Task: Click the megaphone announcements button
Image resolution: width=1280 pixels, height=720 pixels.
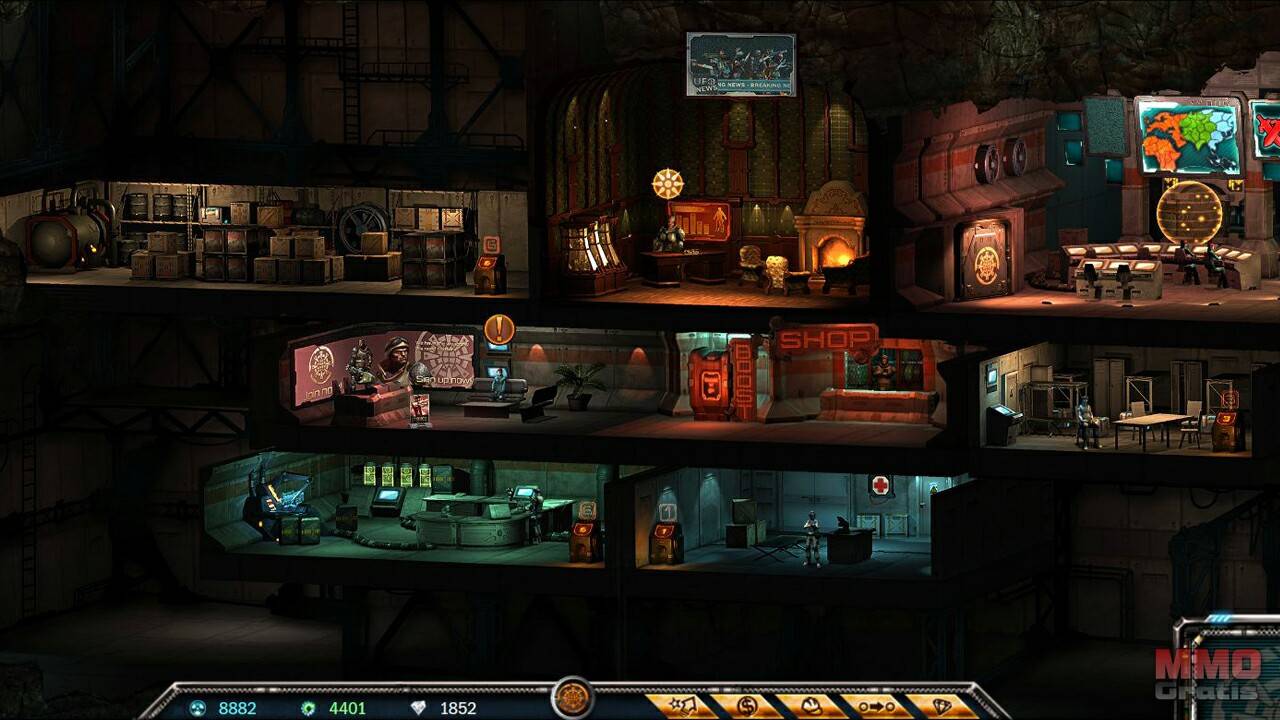Action: (682, 706)
